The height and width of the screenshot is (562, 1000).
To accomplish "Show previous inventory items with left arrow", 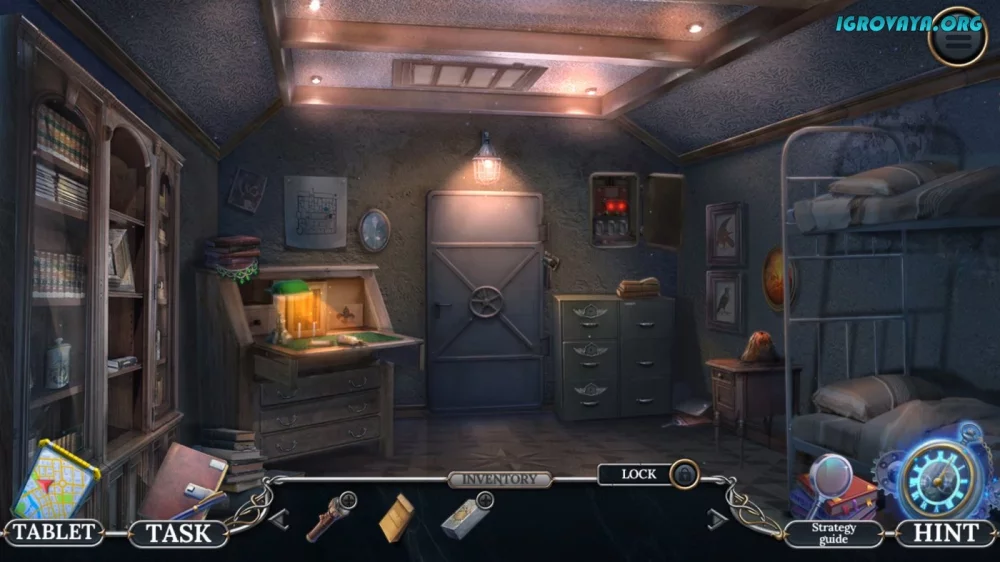I will (279, 518).
